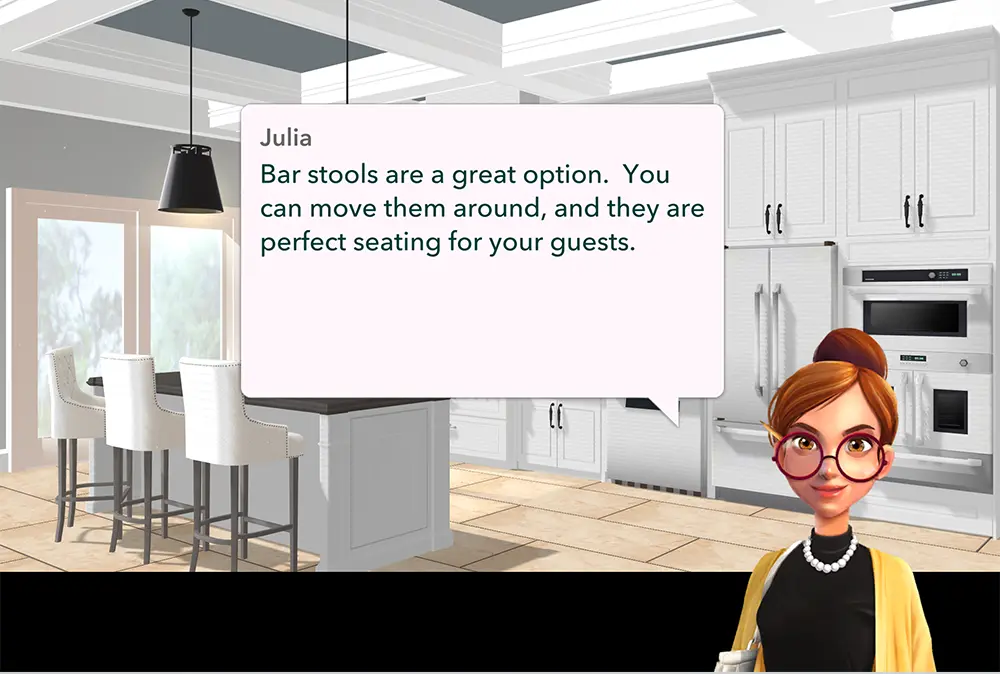Click Julia's speech bubble to continue dialogue
Image resolution: width=1000 pixels, height=674 pixels.
[x=482, y=250]
